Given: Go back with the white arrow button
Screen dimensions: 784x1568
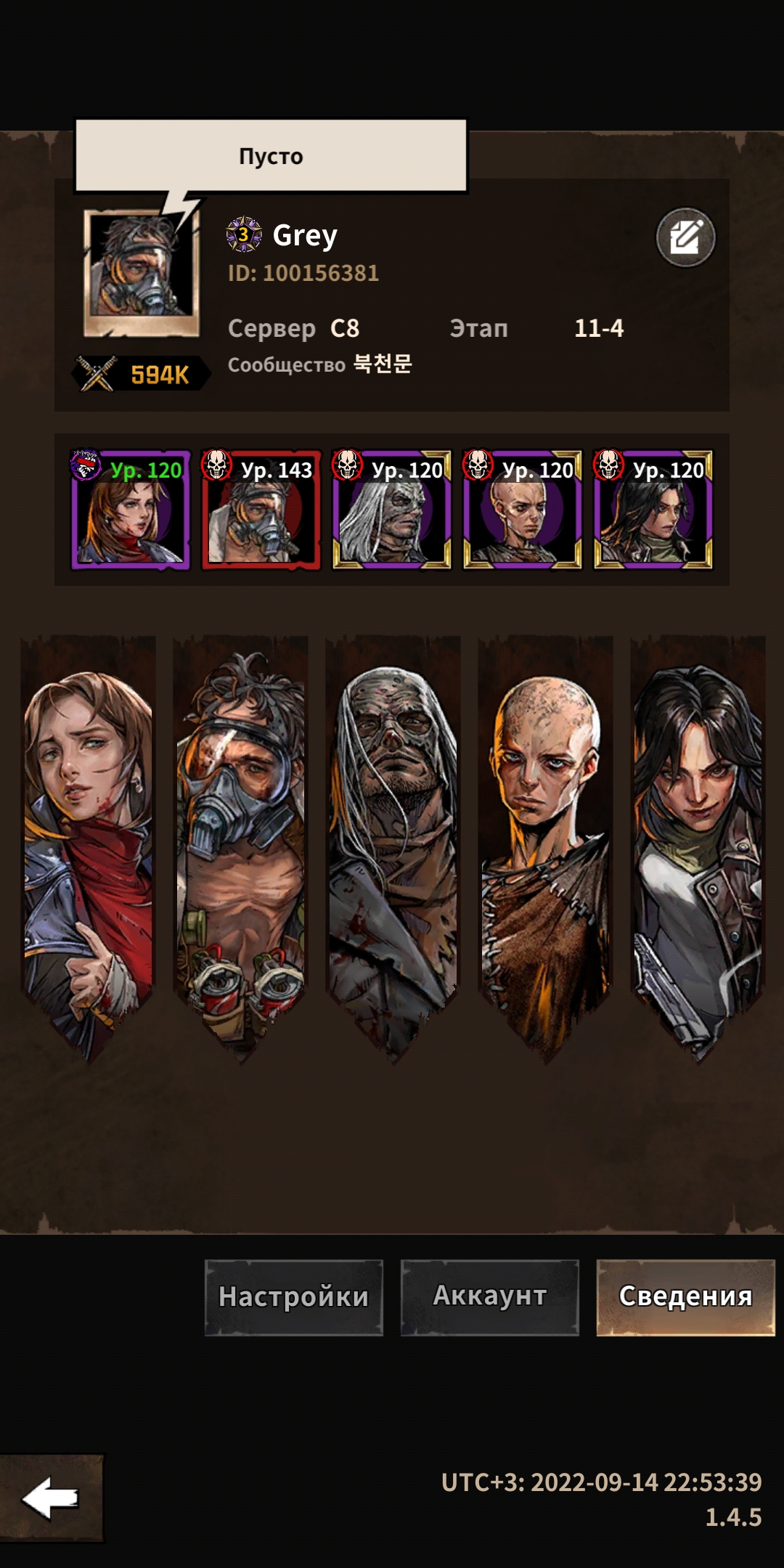Looking at the screenshot, I should click(x=51, y=1497).
